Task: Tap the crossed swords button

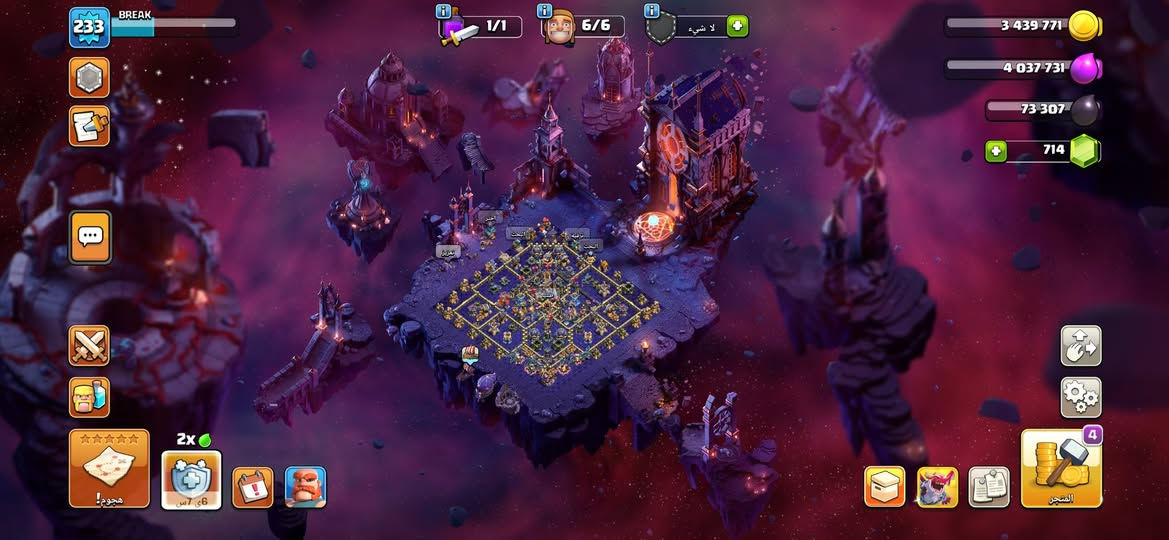Action: click(89, 346)
